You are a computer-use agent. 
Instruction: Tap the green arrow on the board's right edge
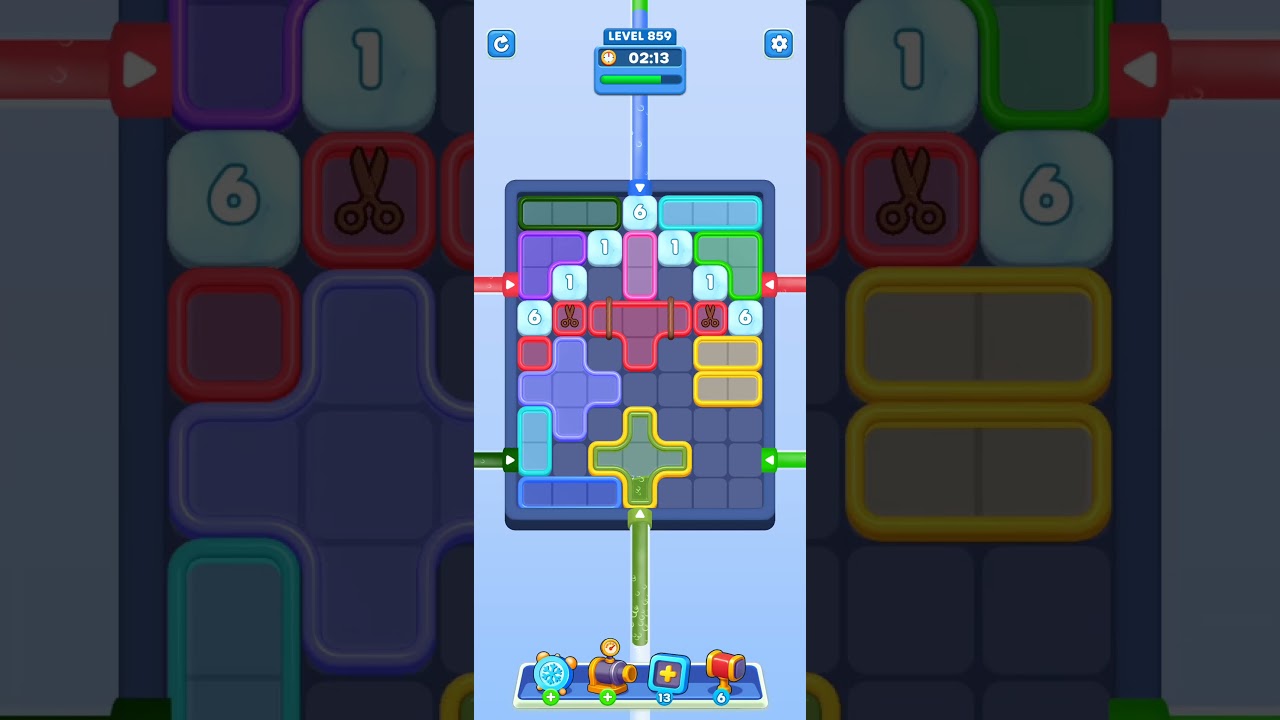pos(772,459)
